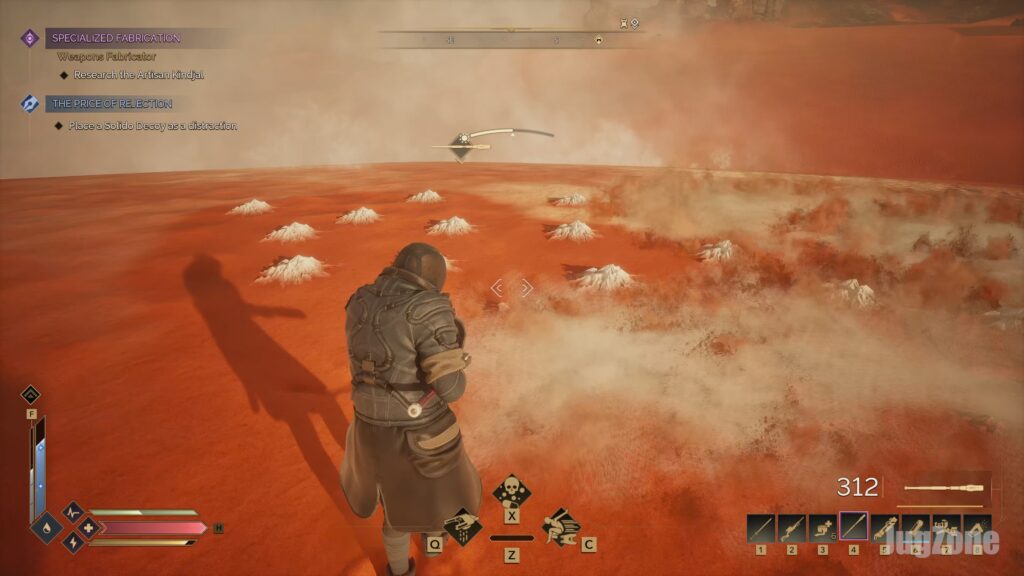This screenshot has width=1024, height=576.
Task: Use the hand pouring sand ability
Action: [461, 526]
